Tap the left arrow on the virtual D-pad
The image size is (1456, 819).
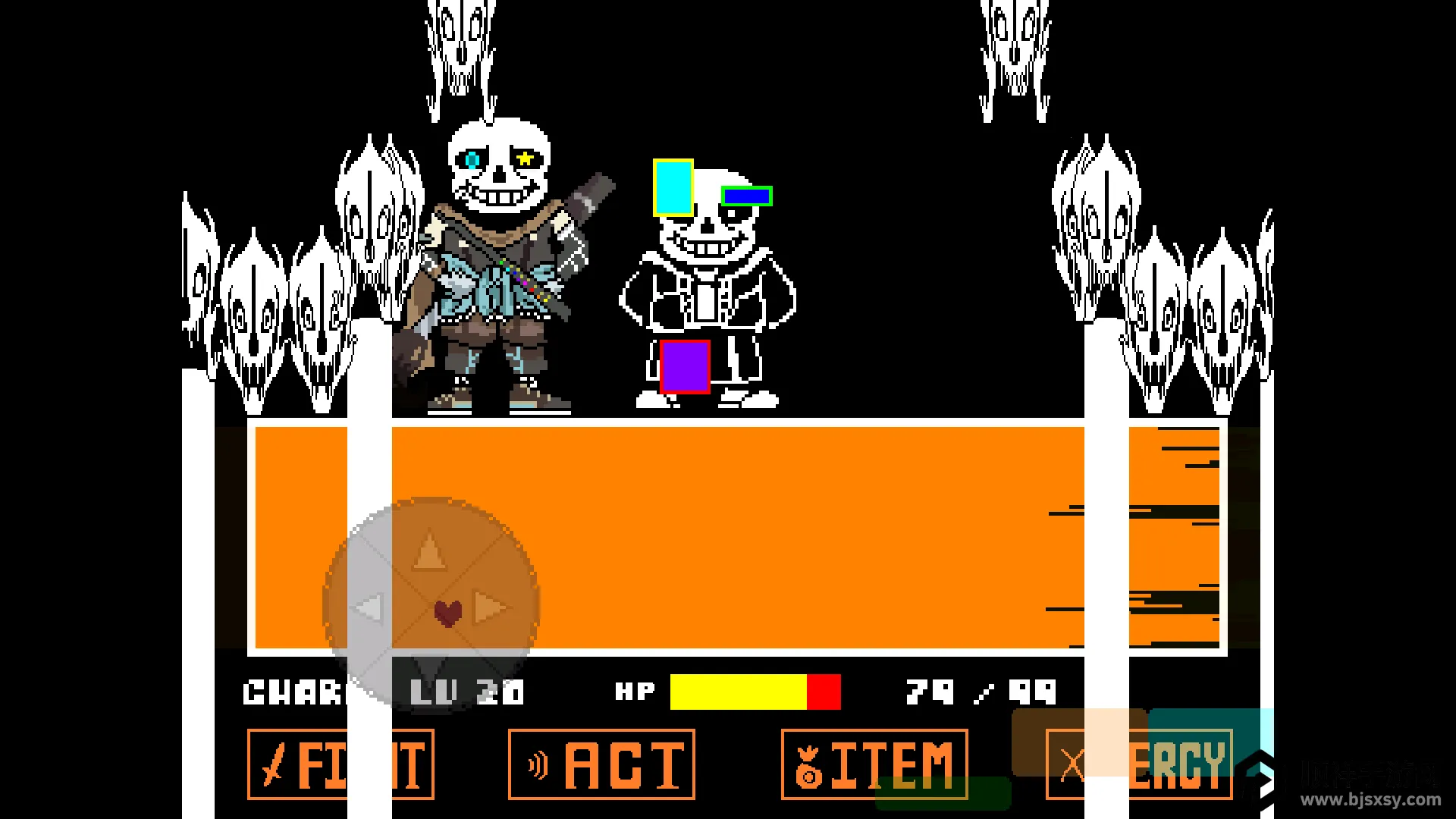click(369, 607)
